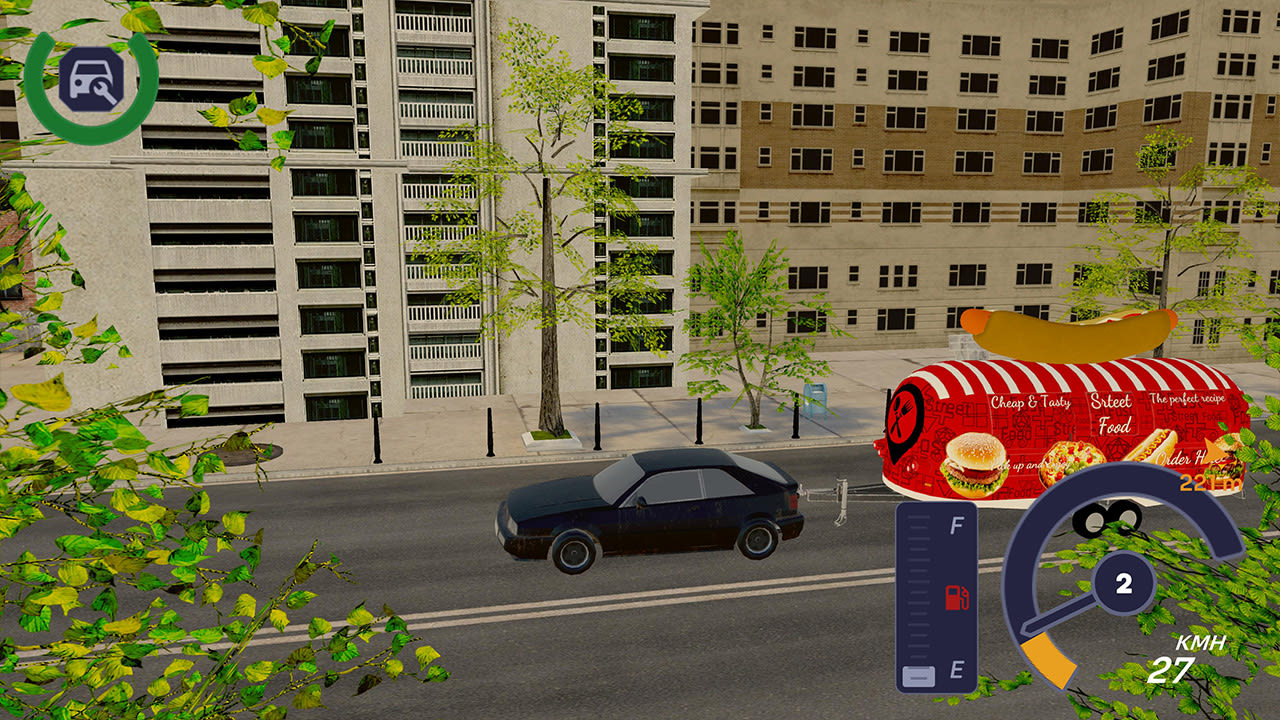
Task: Click the Cheap & Tasty text
Action: pyautogui.click(x=1030, y=401)
